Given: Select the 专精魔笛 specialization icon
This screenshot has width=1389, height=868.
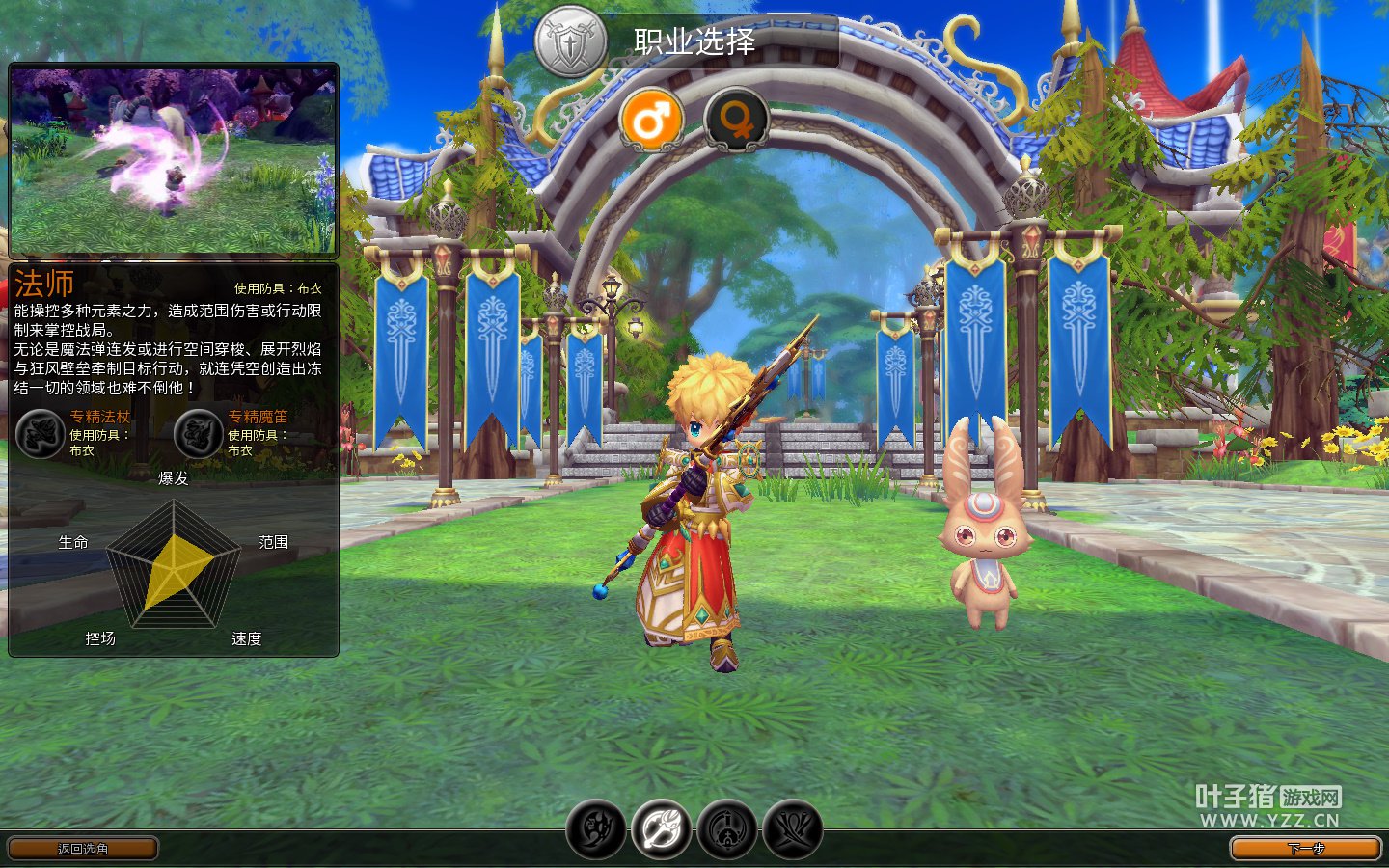Looking at the screenshot, I should point(198,434).
